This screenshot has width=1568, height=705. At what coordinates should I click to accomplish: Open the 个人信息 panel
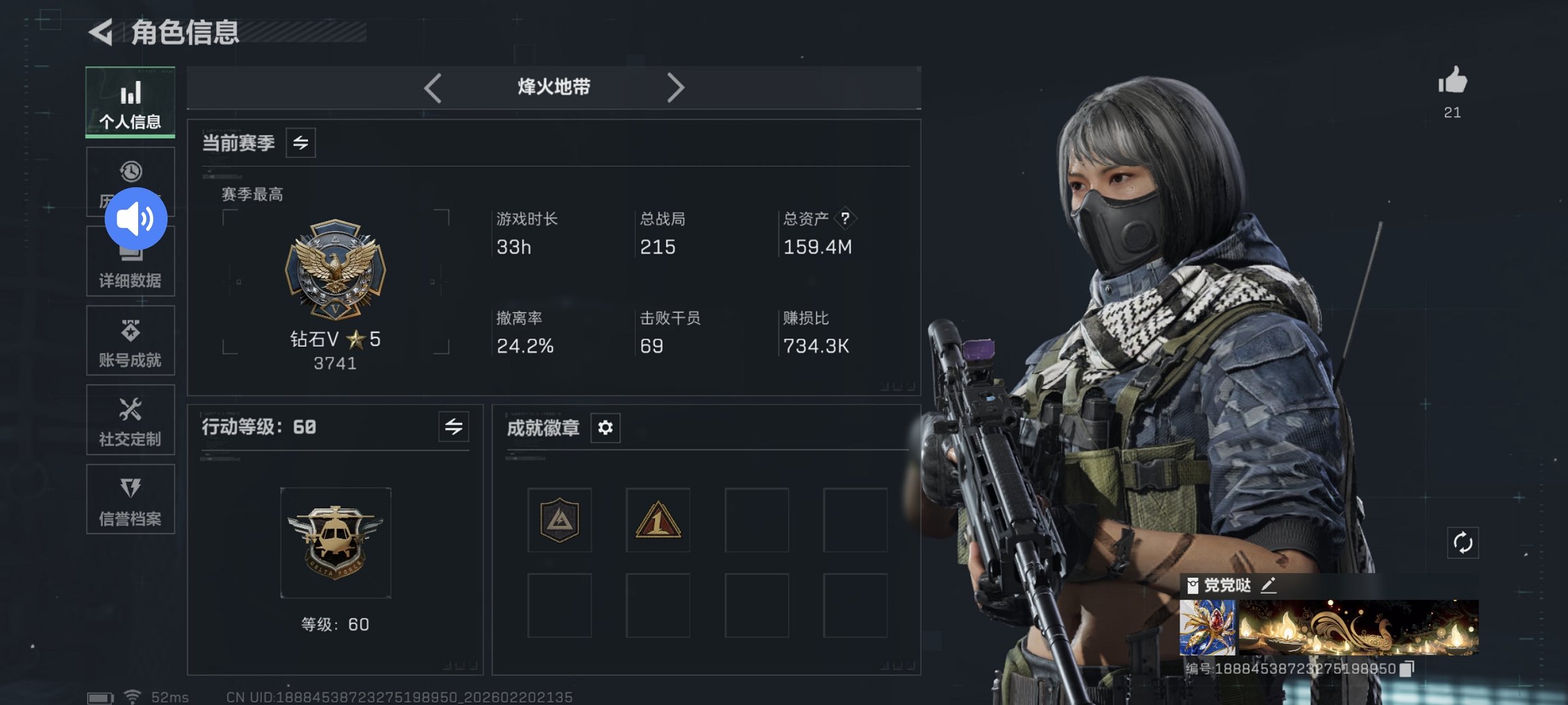(131, 102)
